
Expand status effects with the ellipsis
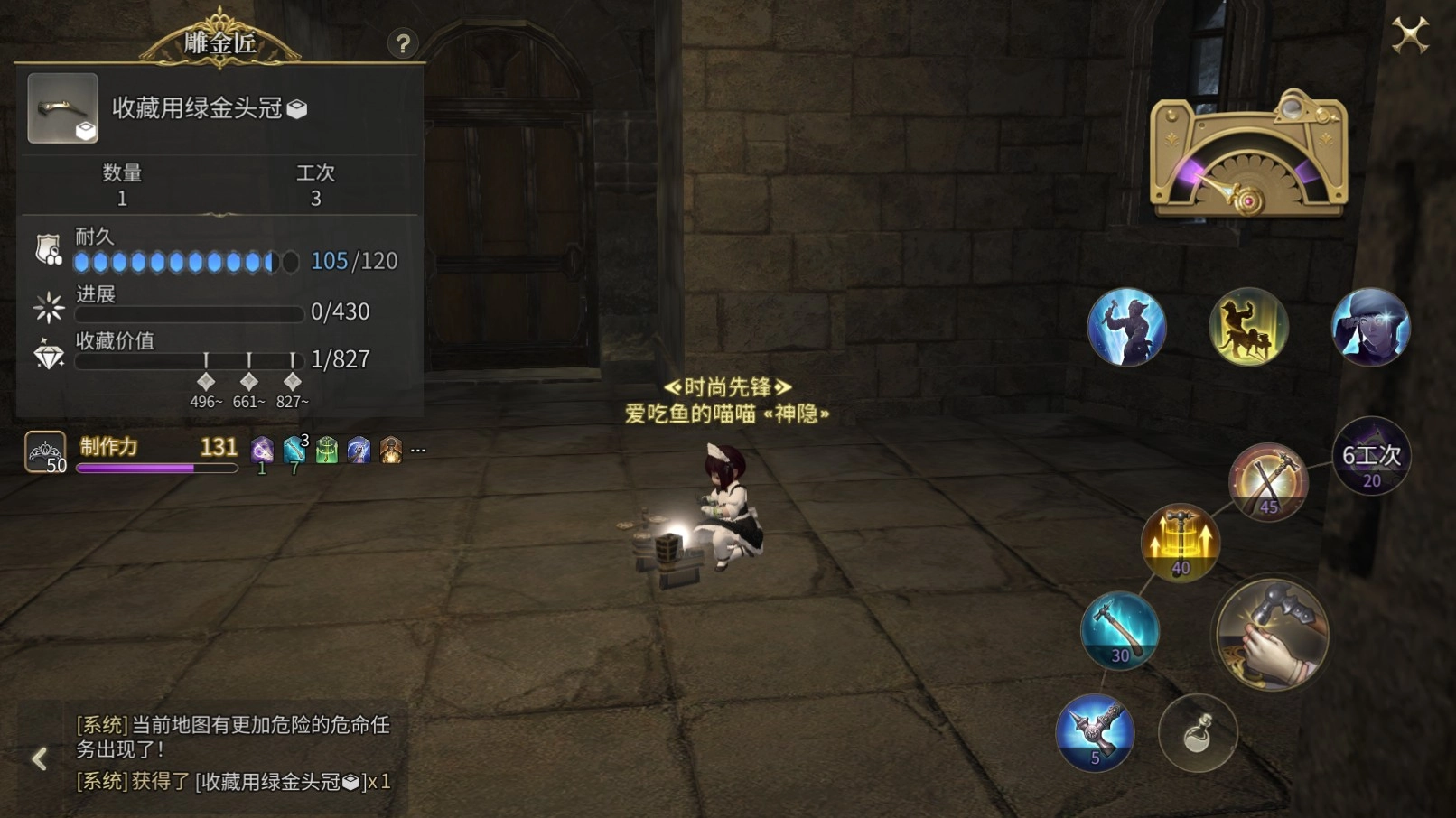click(418, 449)
